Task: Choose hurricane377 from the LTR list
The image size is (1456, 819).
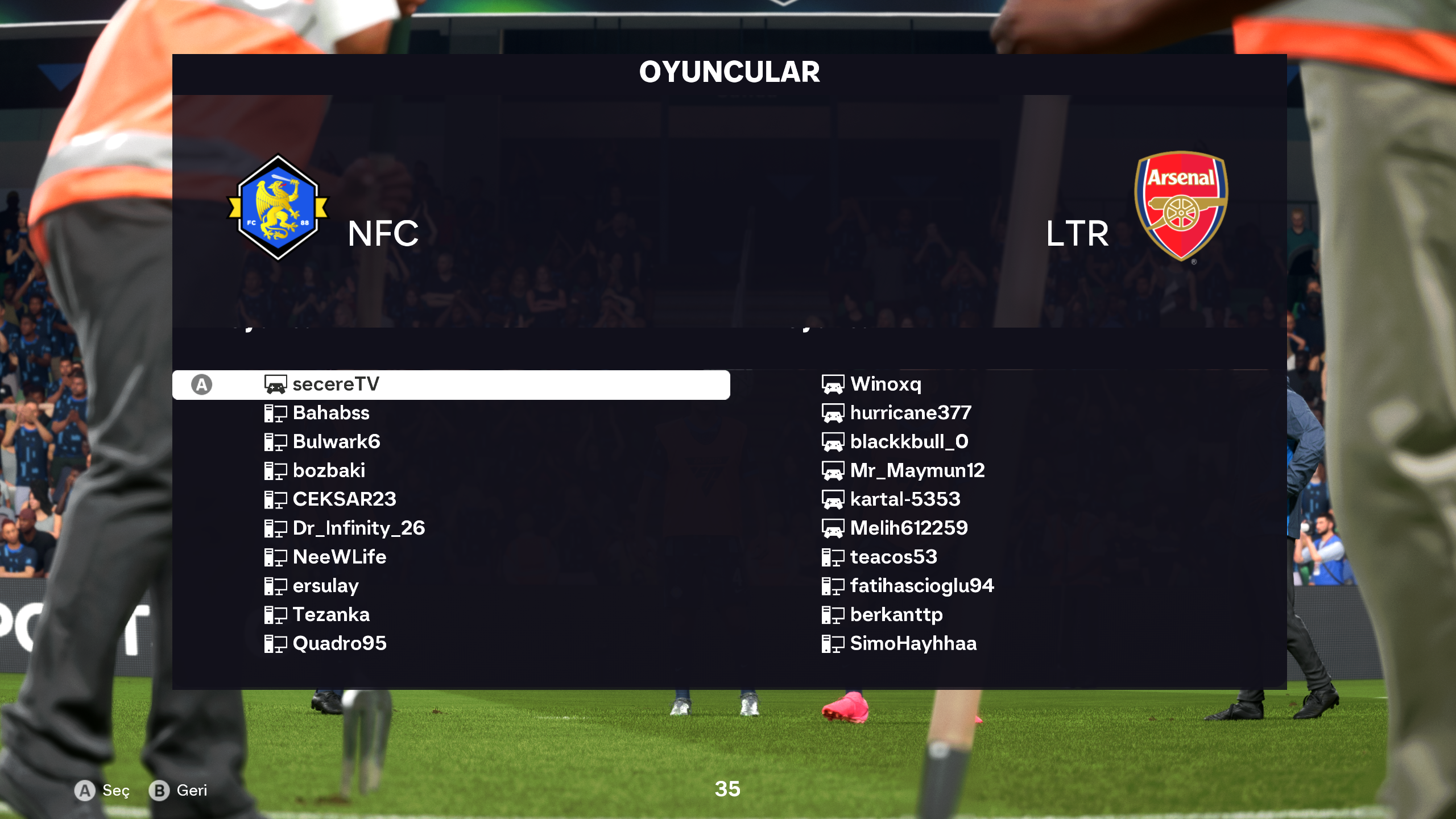Action: tap(911, 413)
